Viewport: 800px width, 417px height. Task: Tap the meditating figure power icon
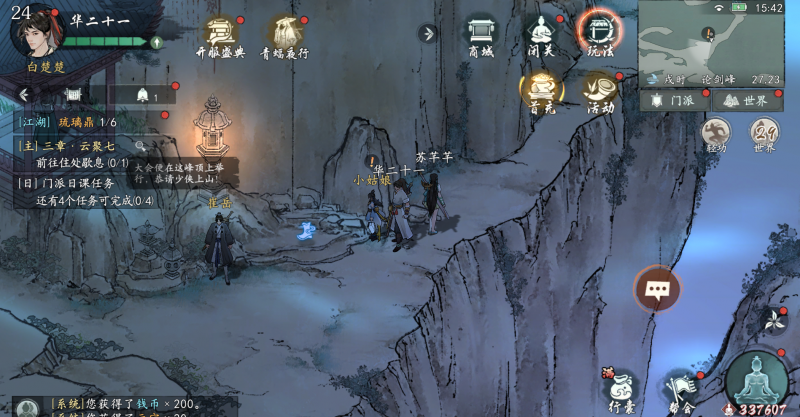tap(755, 380)
